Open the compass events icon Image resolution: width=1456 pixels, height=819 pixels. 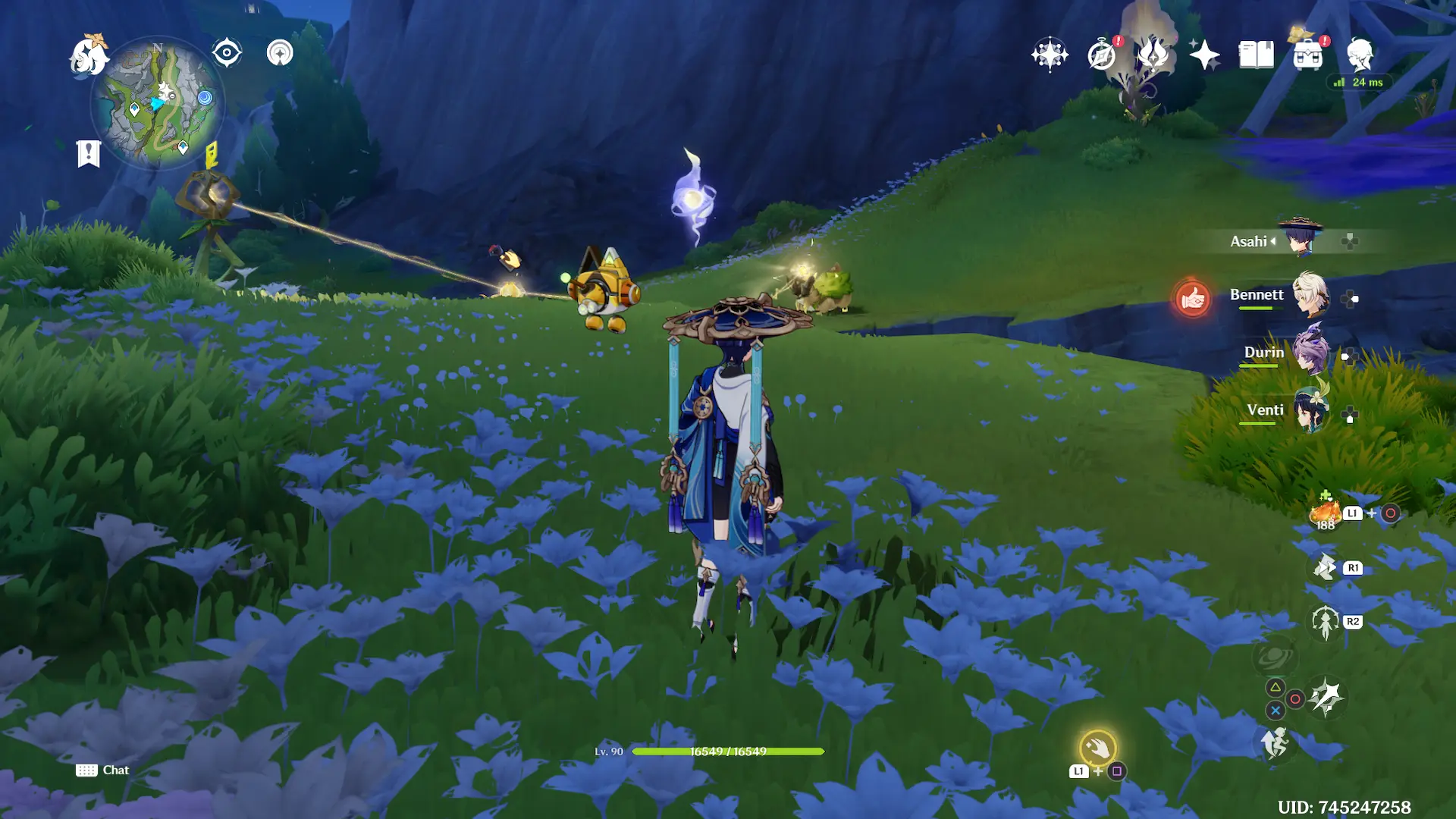[x=1101, y=55]
